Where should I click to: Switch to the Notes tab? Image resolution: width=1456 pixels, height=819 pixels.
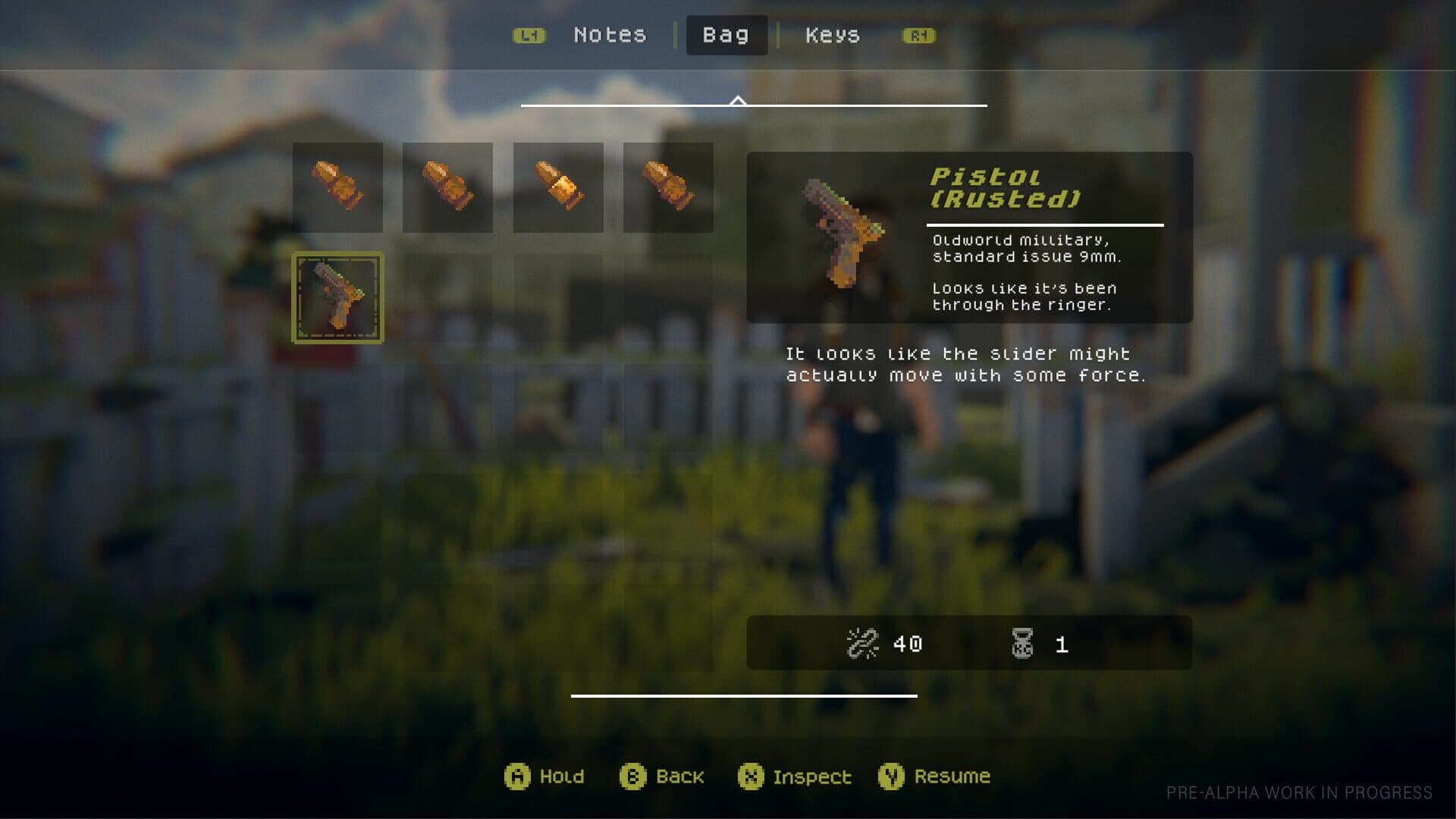[x=611, y=35]
